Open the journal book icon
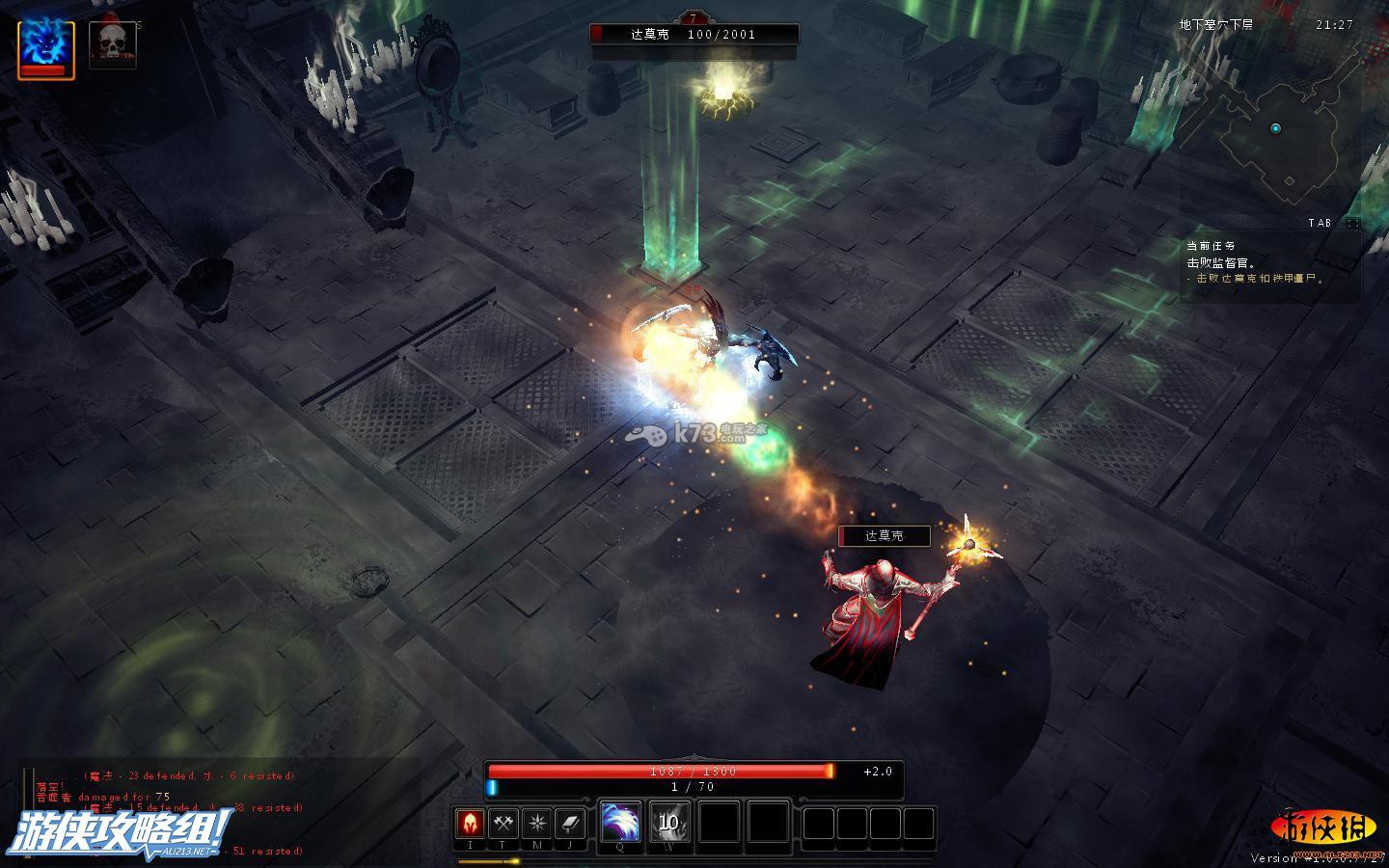 (571, 823)
